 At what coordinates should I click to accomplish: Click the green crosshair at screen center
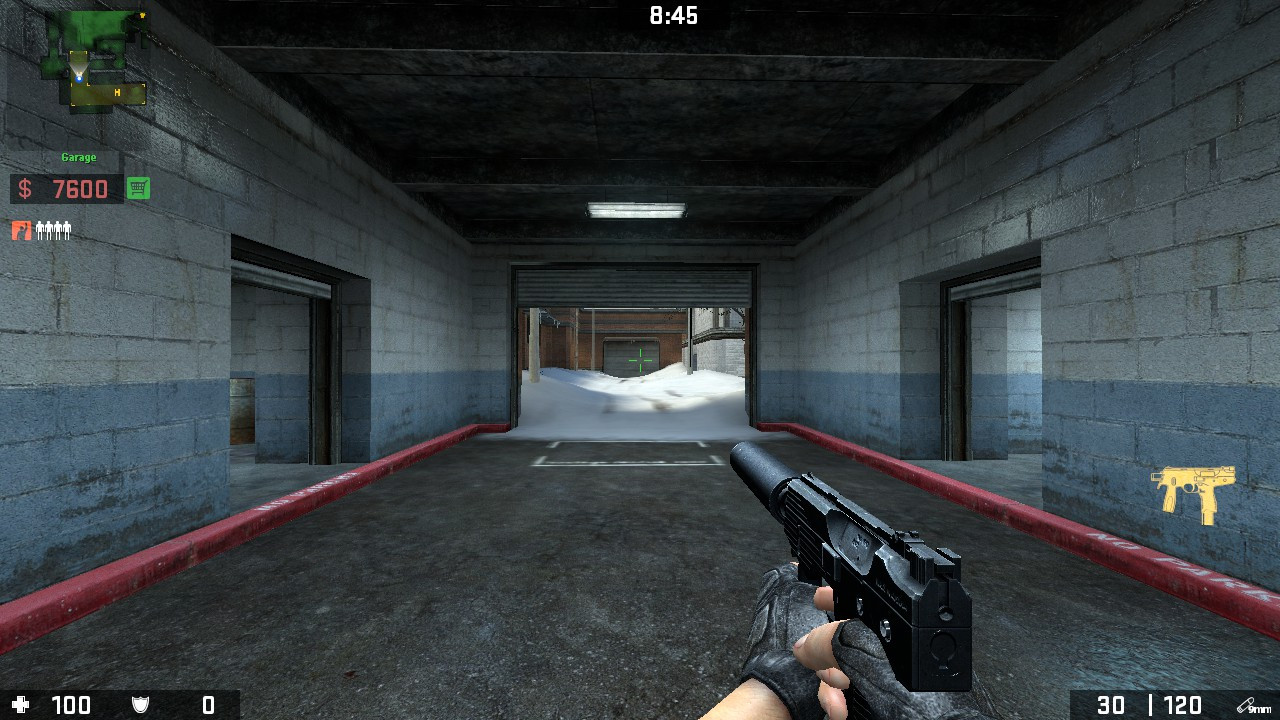640,360
